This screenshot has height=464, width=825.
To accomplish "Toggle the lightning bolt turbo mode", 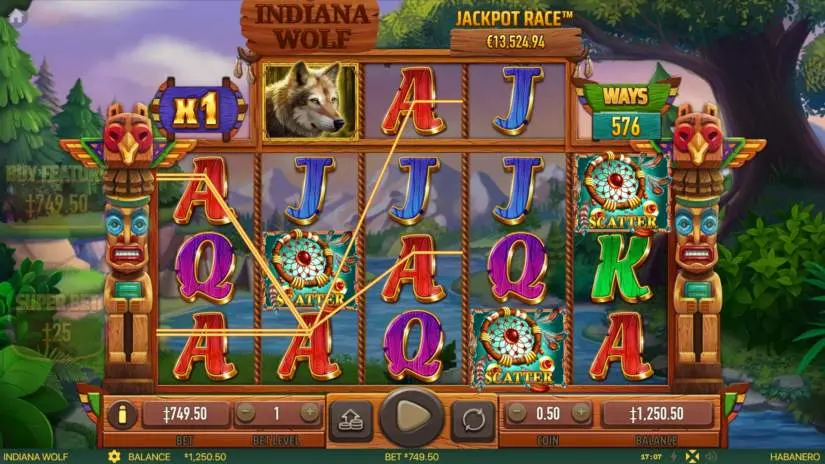I will (674, 456).
